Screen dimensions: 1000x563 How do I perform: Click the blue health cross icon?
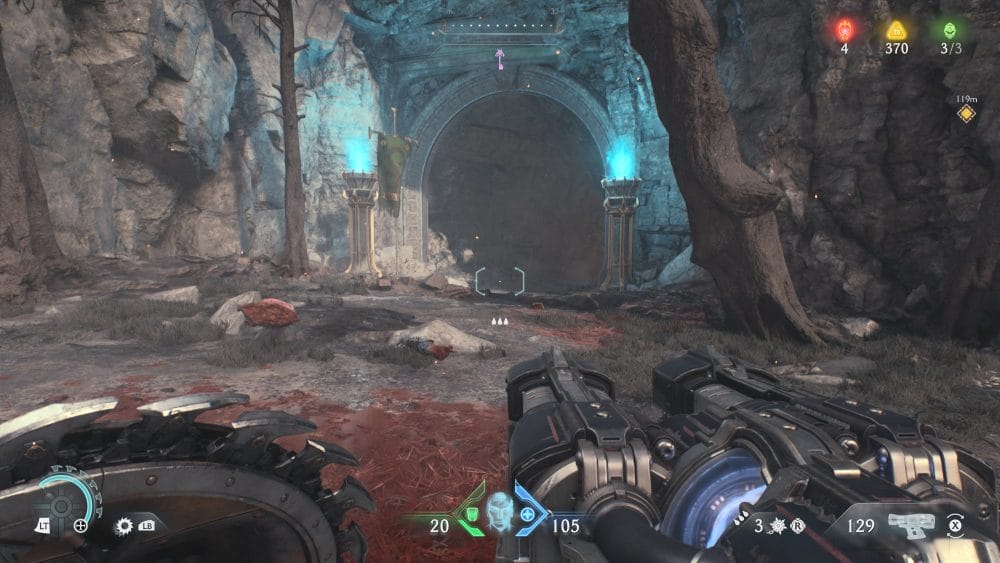[x=526, y=513]
